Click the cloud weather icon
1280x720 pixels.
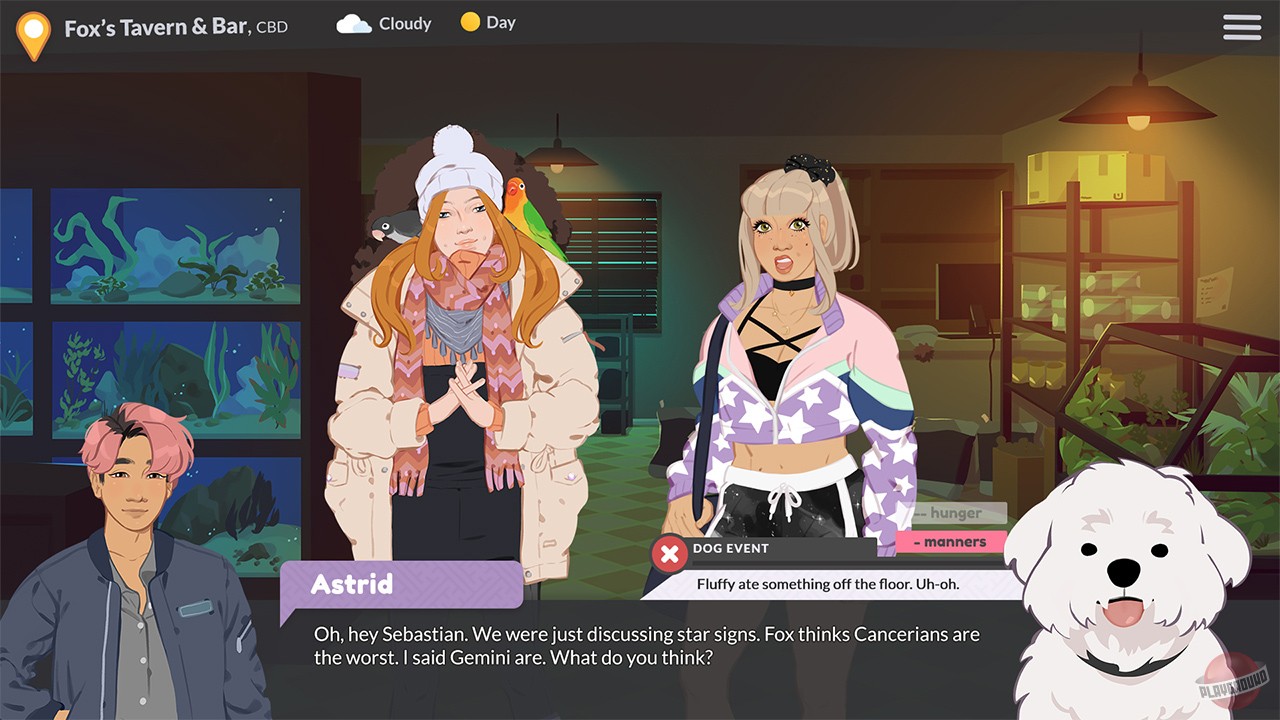352,22
